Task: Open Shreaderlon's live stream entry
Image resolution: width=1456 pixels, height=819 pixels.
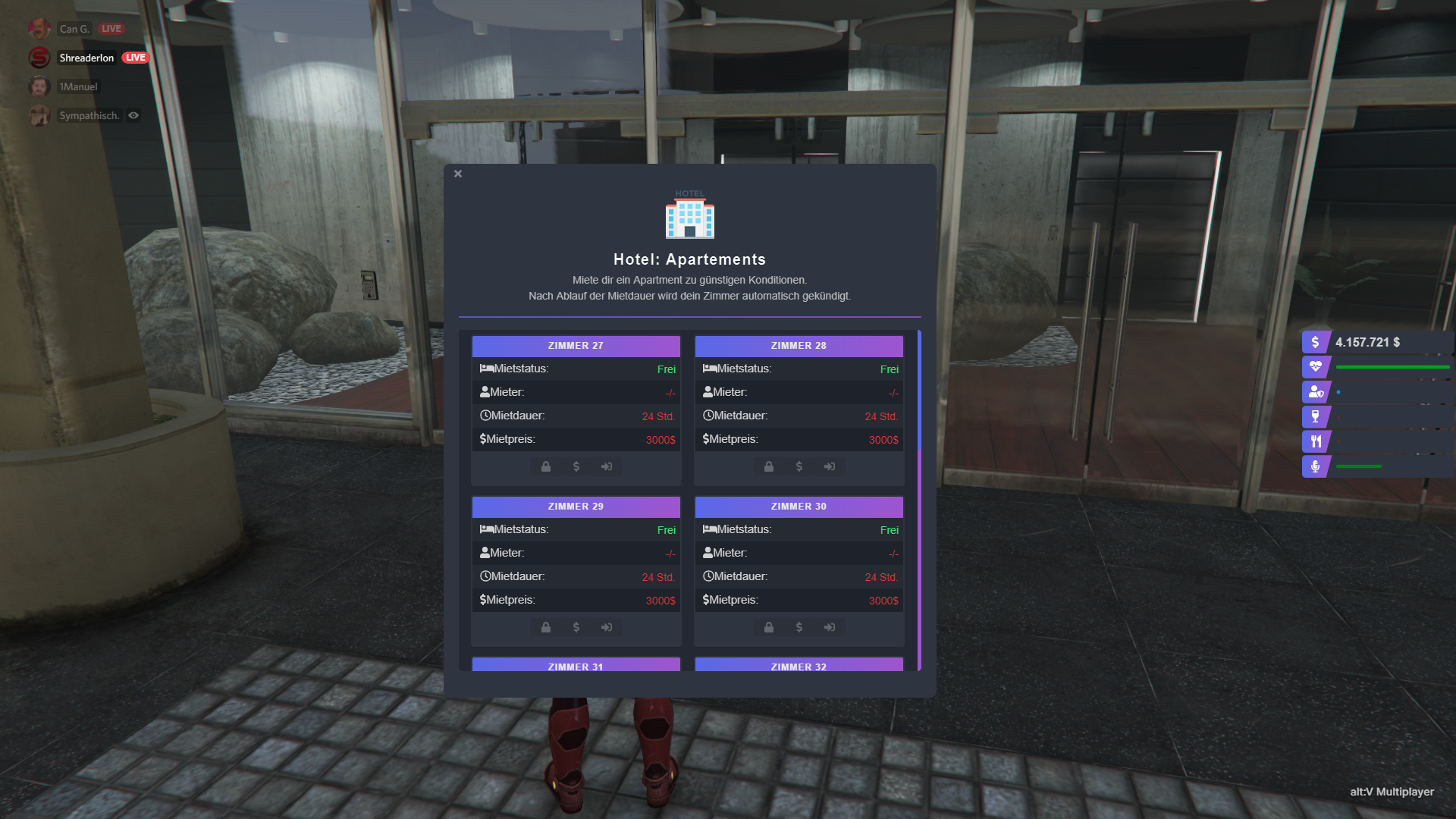Action: click(86, 58)
